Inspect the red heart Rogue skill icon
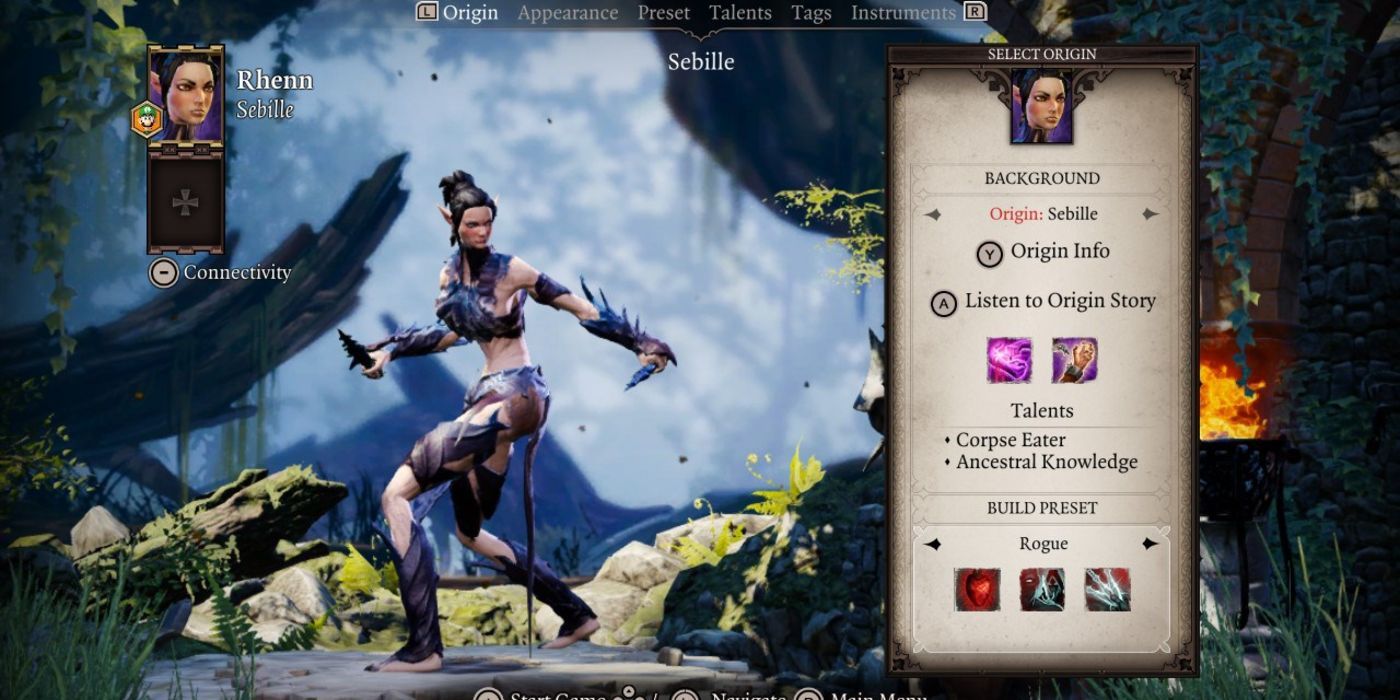This screenshot has width=1400, height=700. tap(977, 590)
